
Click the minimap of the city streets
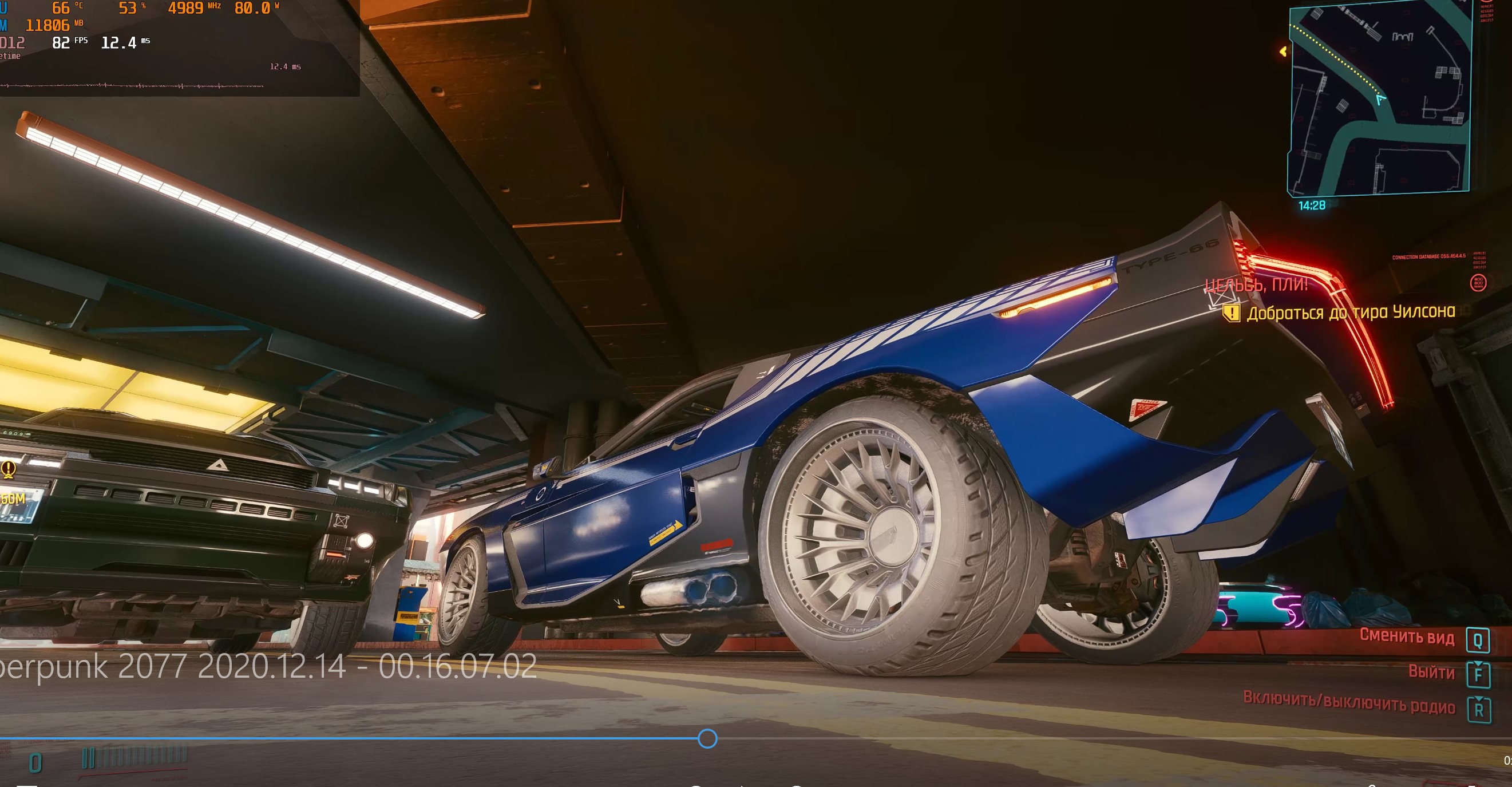1379,100
